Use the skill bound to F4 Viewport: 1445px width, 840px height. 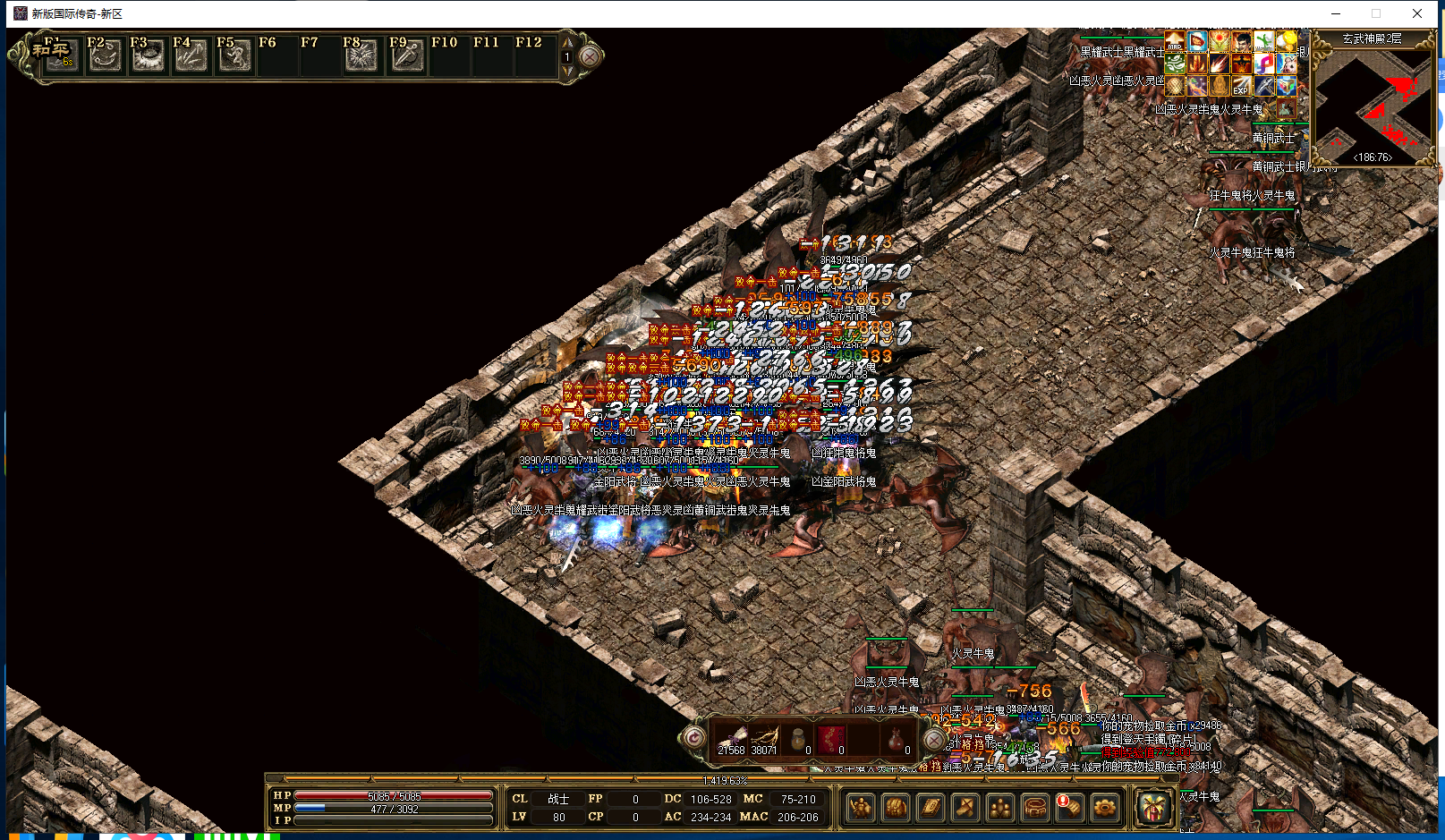pos(191,55)
